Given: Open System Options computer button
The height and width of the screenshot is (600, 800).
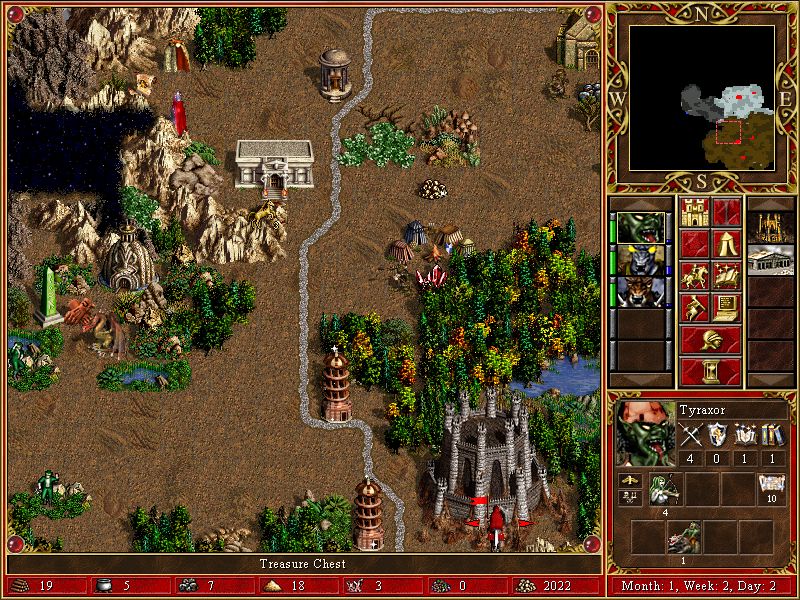Looking at the screenshot, I should click(x=727, y=307).
